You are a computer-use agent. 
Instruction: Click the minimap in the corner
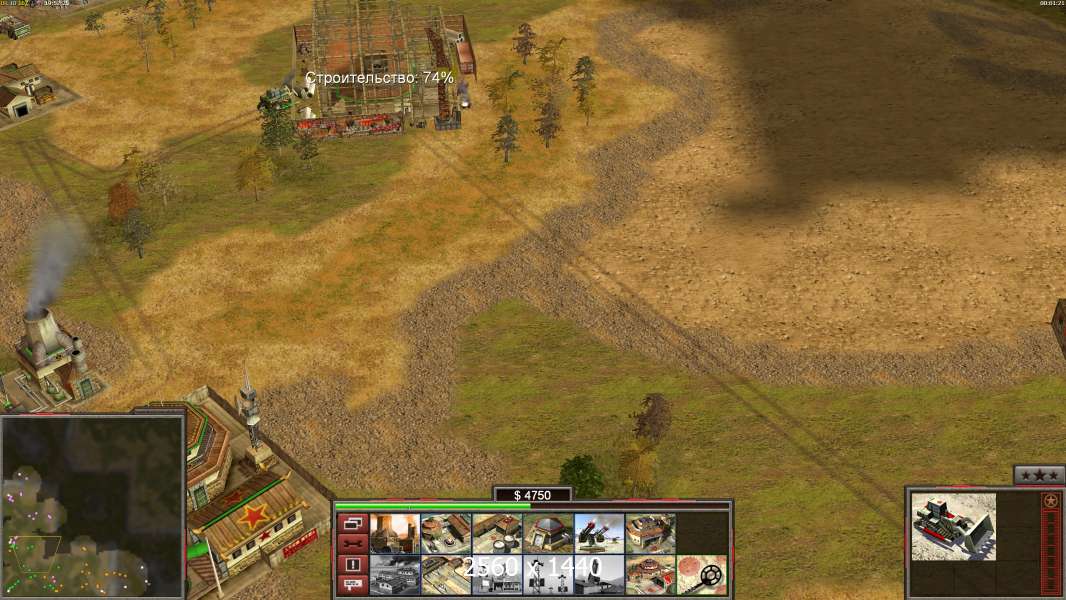point(92,506)
